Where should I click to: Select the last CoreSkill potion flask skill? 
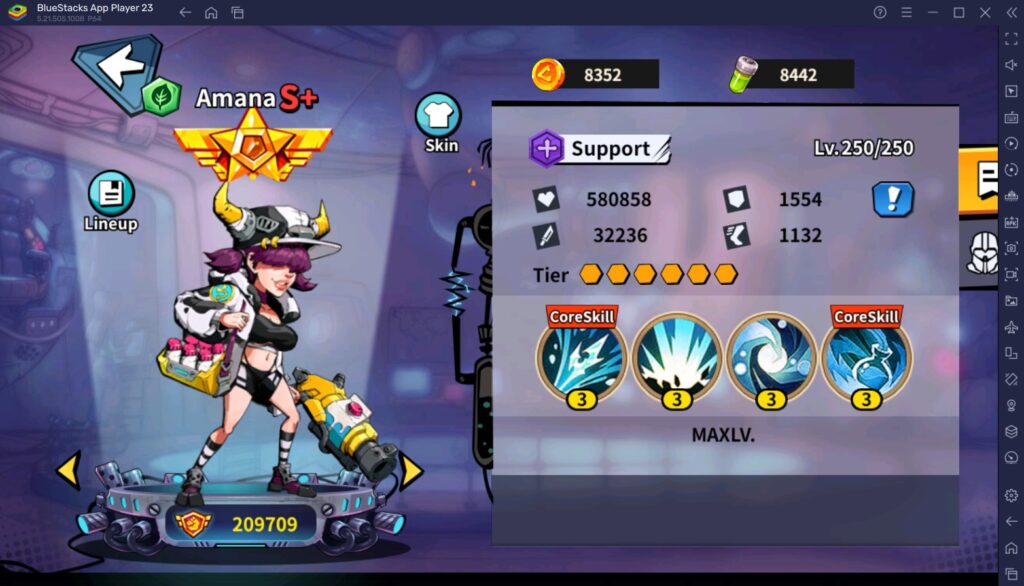[x=865, y=357]
